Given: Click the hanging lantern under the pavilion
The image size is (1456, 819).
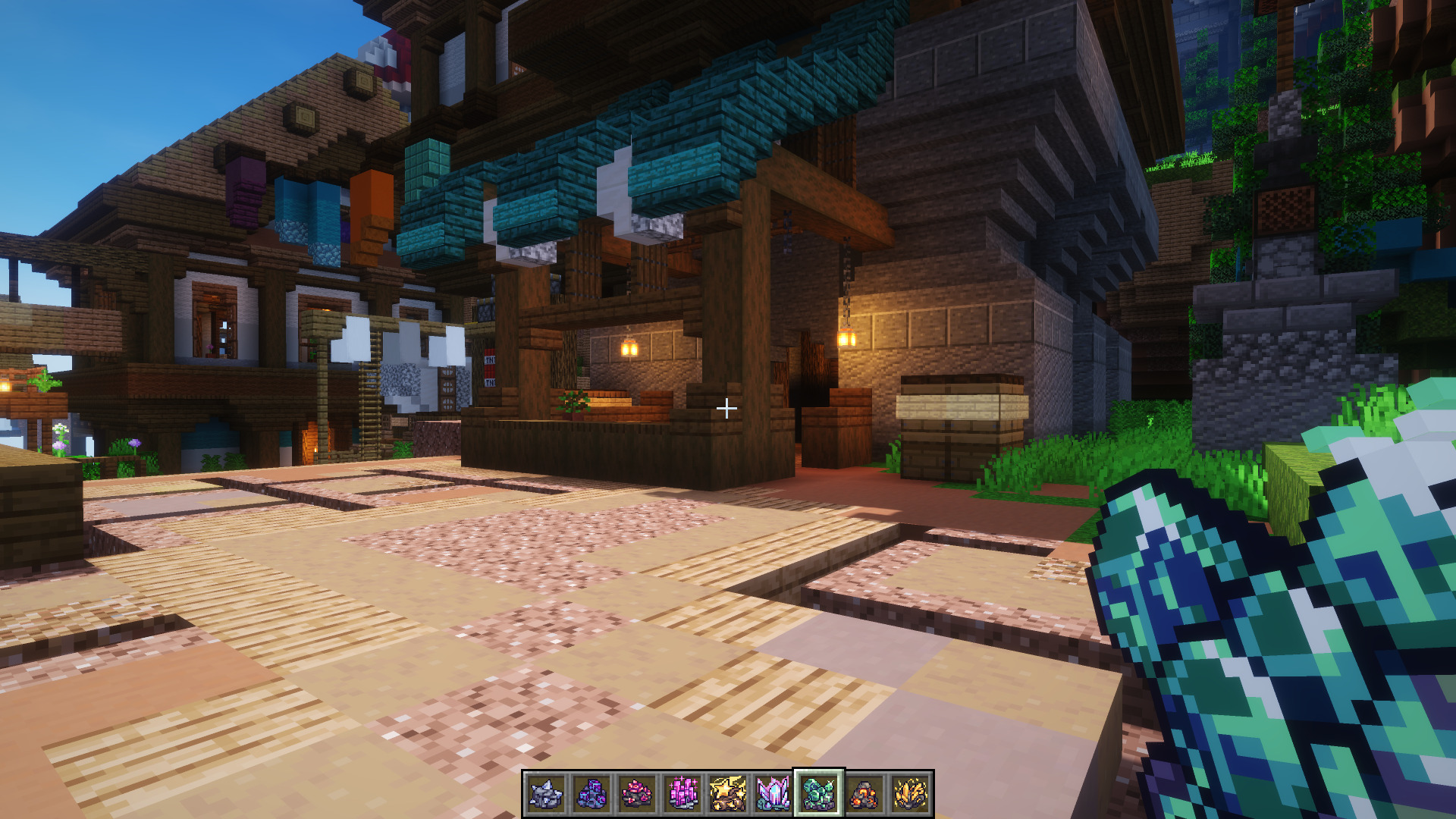Looking at the screenshot, I should pyautogui.click(x=629, y=350).
